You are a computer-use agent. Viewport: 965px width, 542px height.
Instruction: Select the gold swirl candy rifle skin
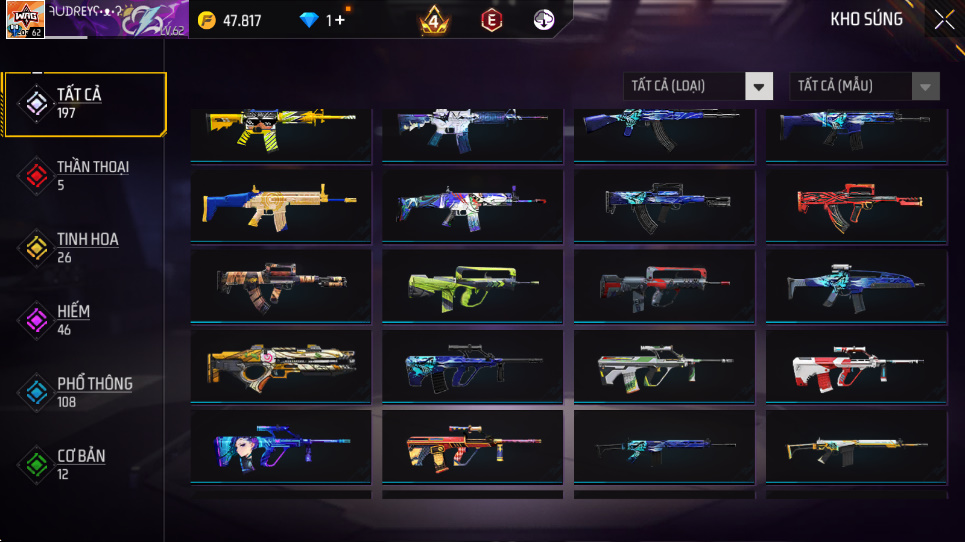coord(280,366)
